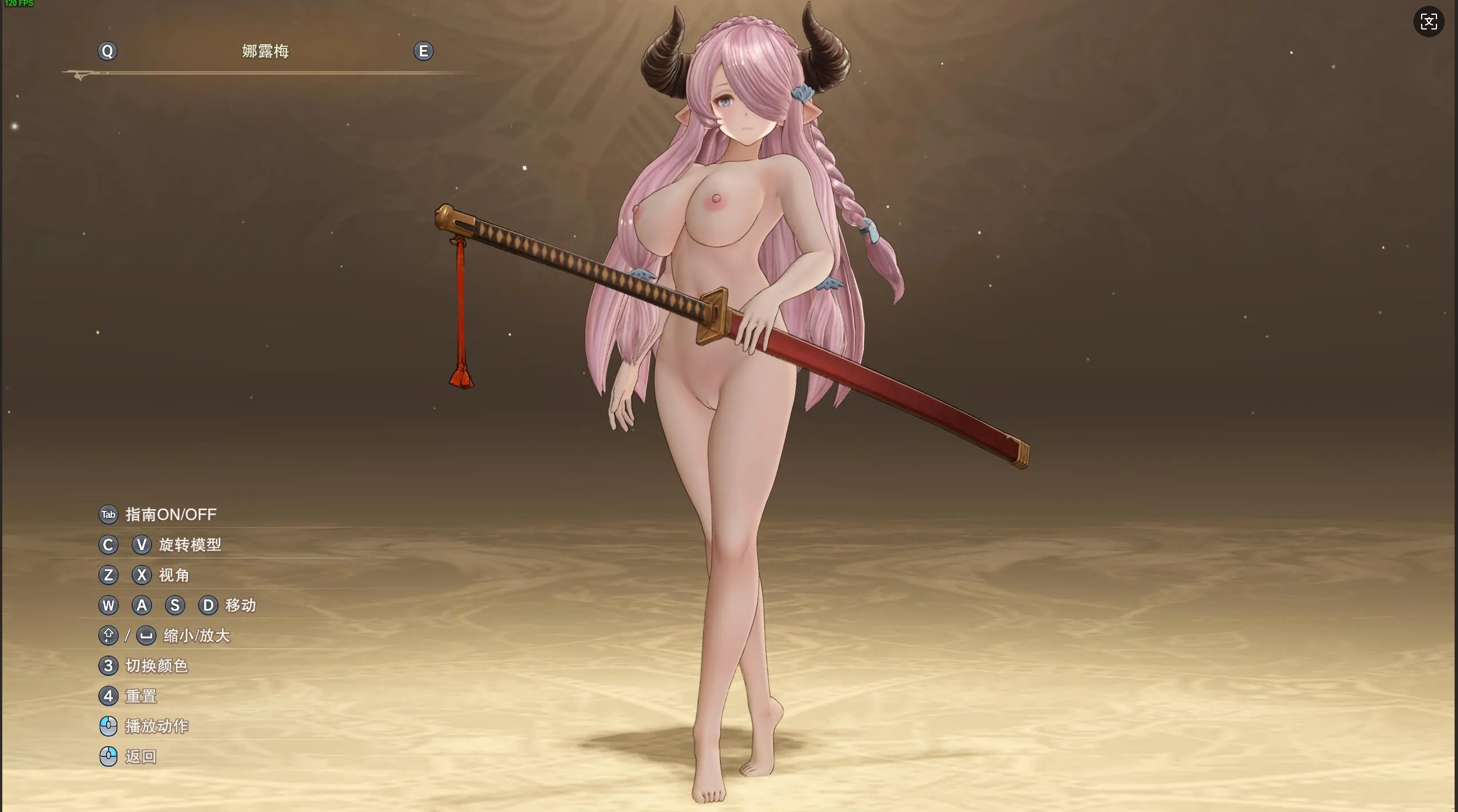Click the A key icon in 移动 row
This screenshot has width=1458, height=812.
coord(142,606)
